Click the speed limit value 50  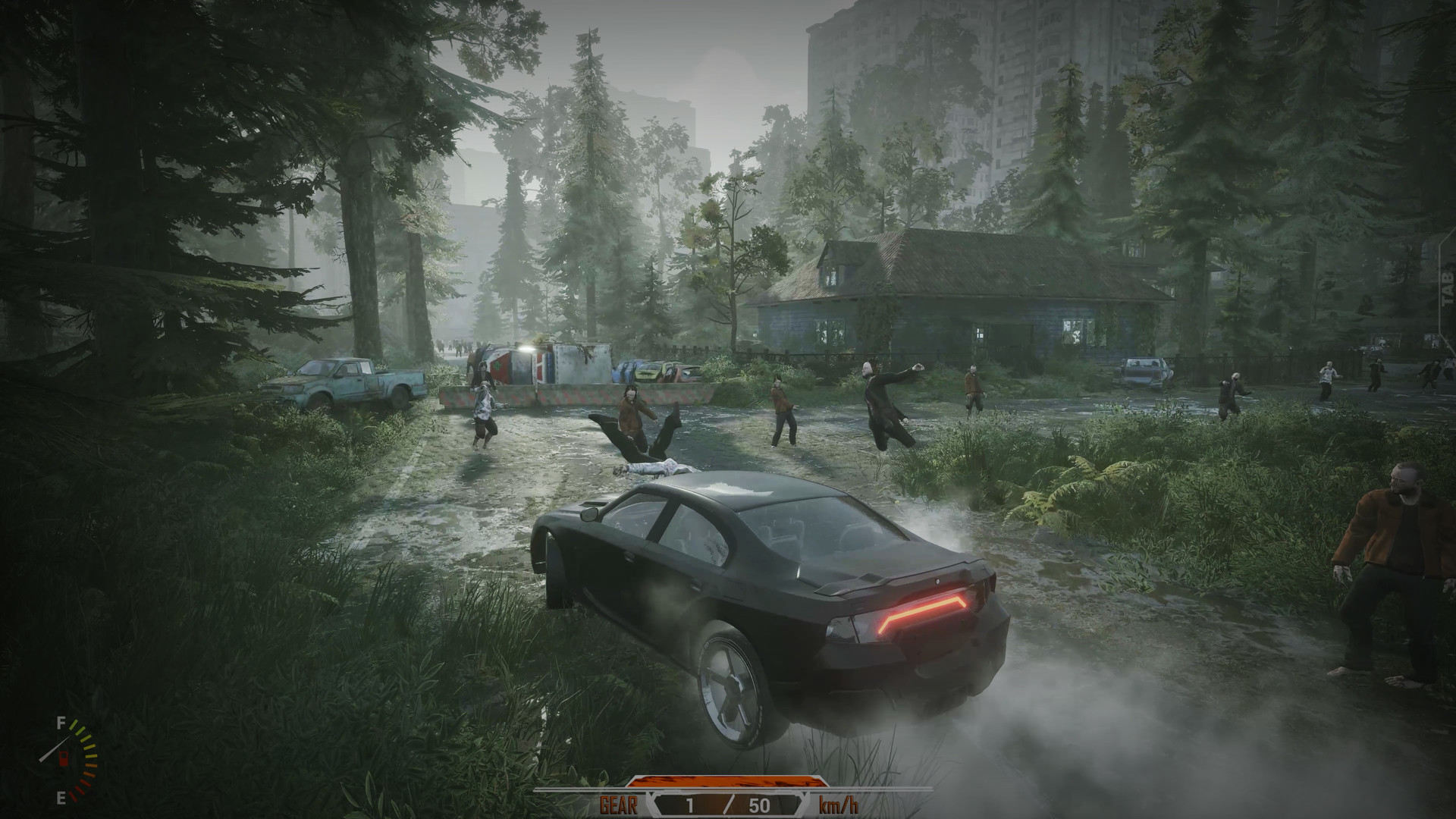[759, 804]
